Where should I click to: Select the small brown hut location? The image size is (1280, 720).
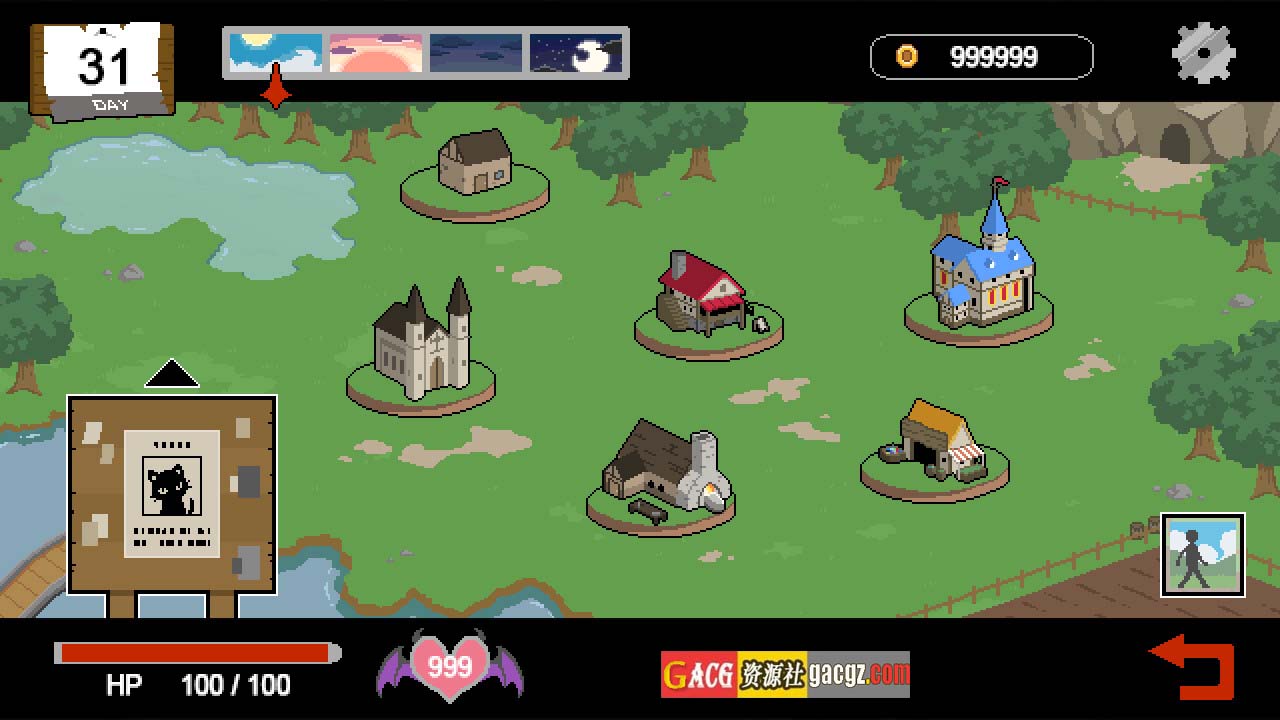coord(475,168)
